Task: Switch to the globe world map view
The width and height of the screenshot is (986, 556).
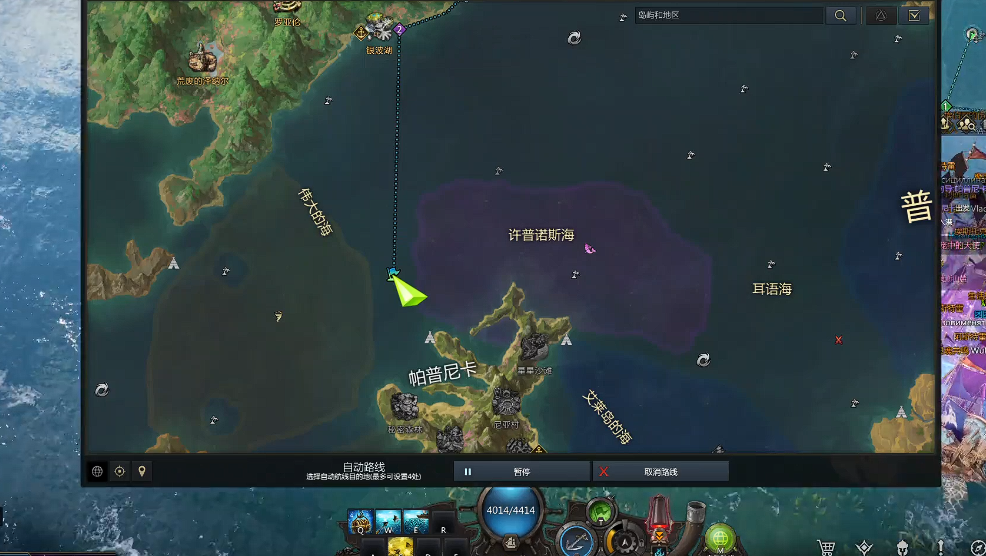Action: click(x=97, y=471)
